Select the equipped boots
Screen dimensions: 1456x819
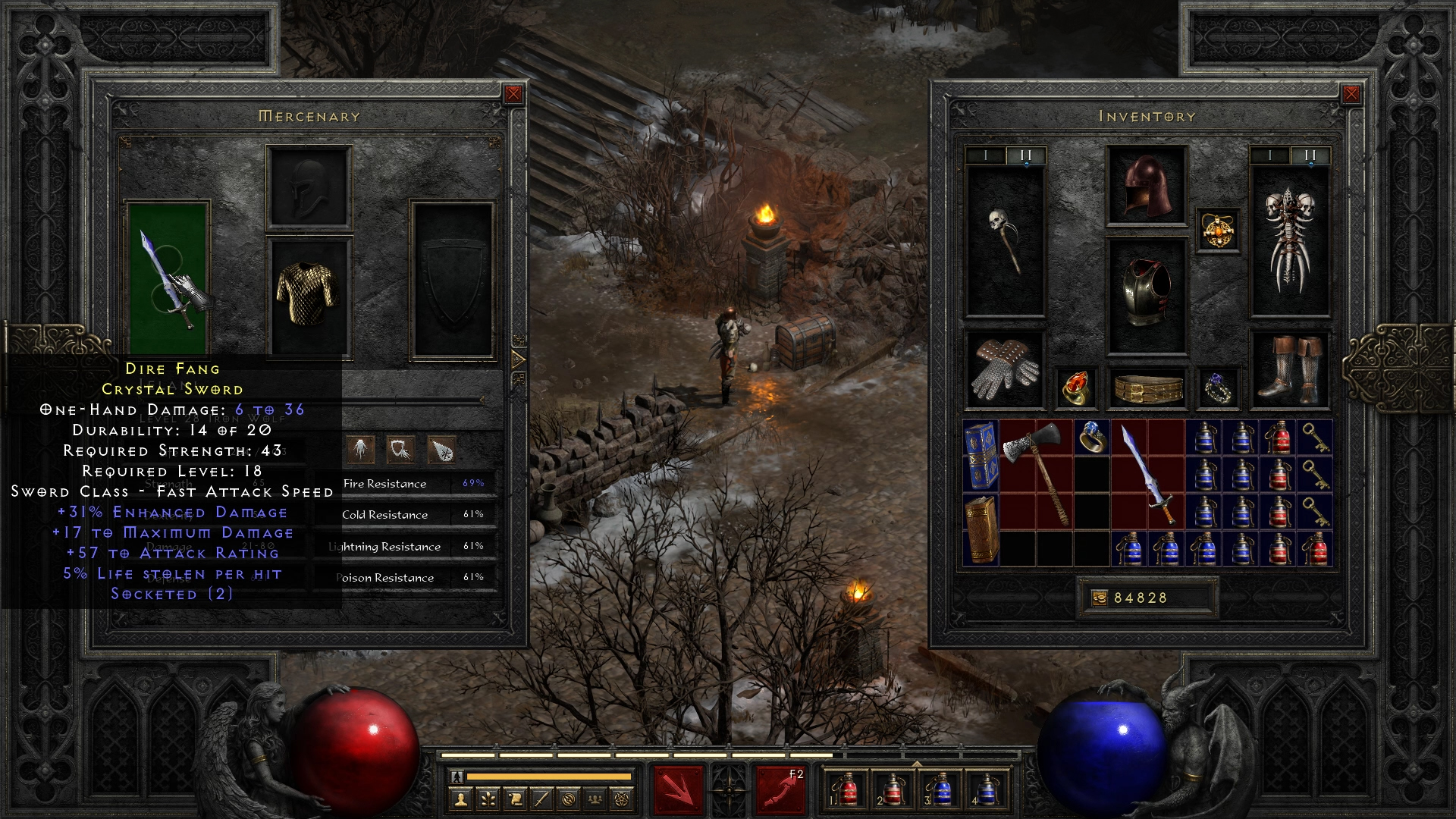(x=1289, y=371)
